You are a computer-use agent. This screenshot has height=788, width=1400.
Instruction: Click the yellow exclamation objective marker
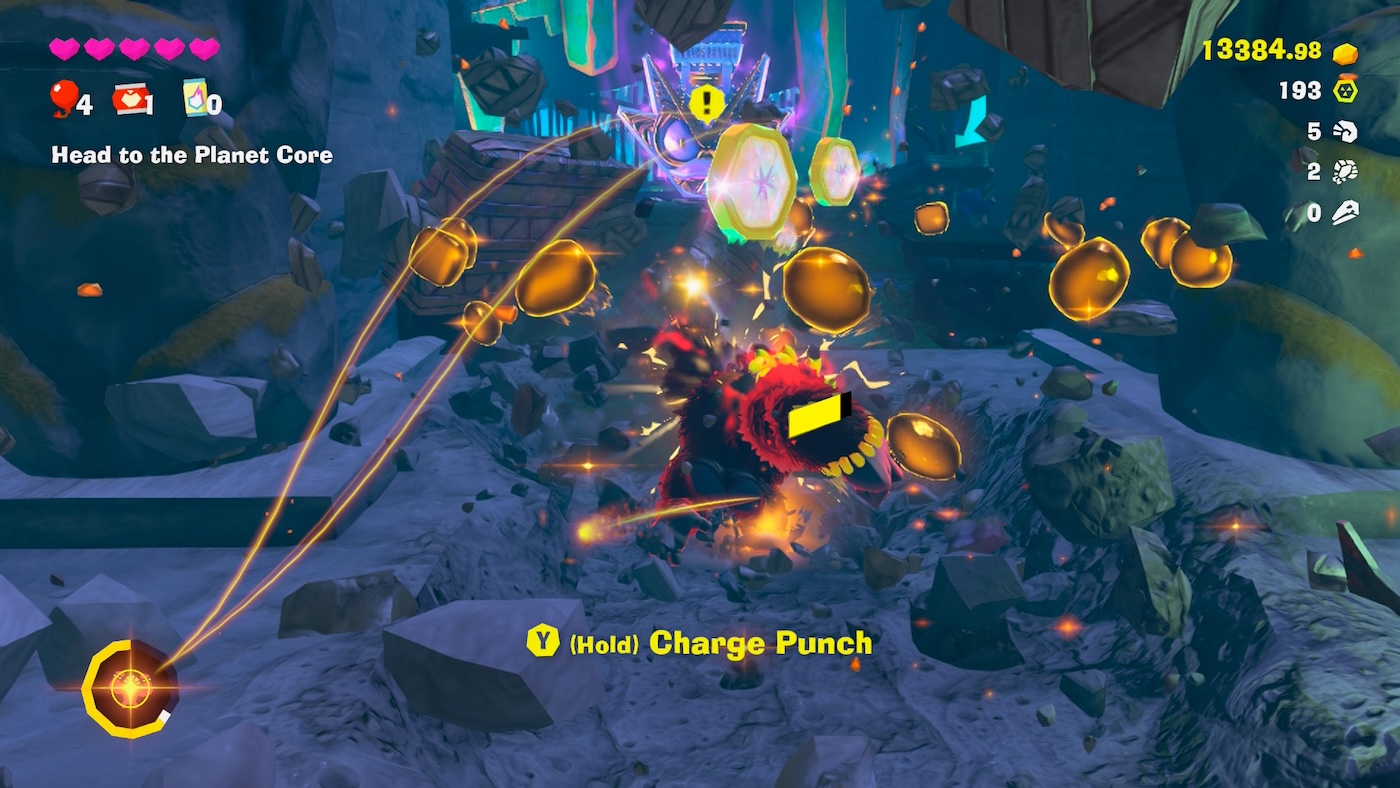707,101
